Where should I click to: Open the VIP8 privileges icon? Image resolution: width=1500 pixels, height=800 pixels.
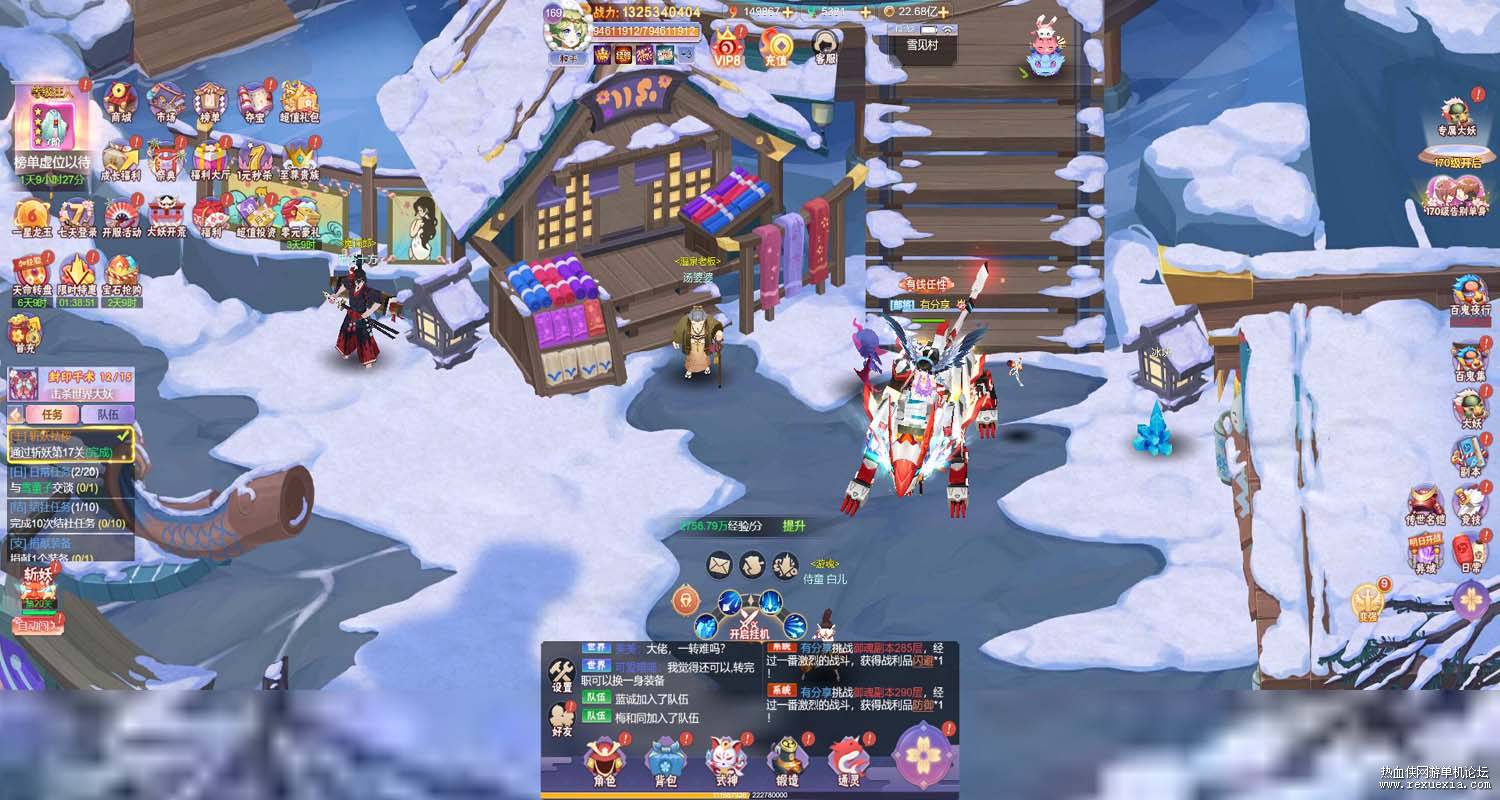pos(727,46)
